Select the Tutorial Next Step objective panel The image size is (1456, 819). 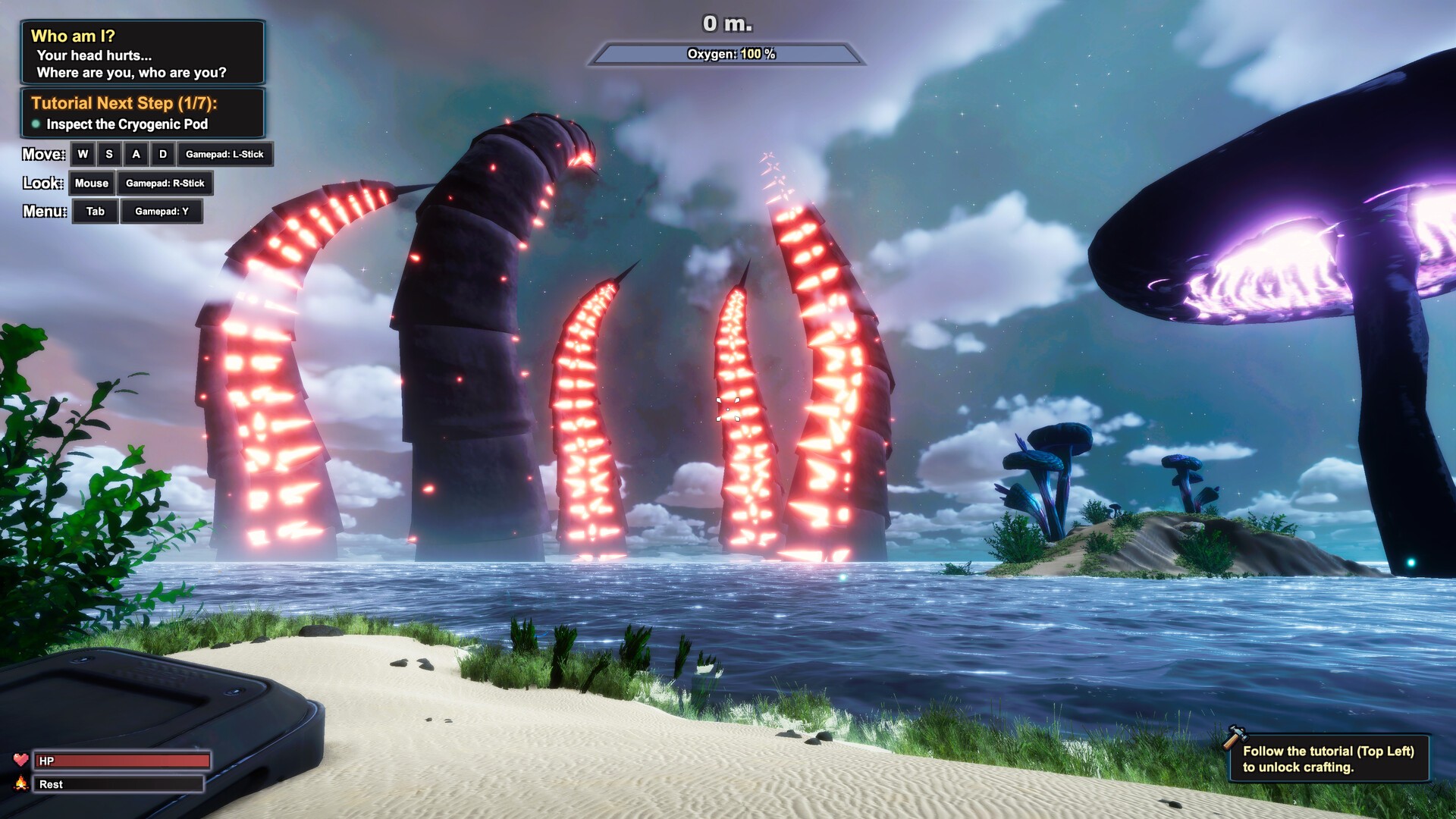click(143, 113)
